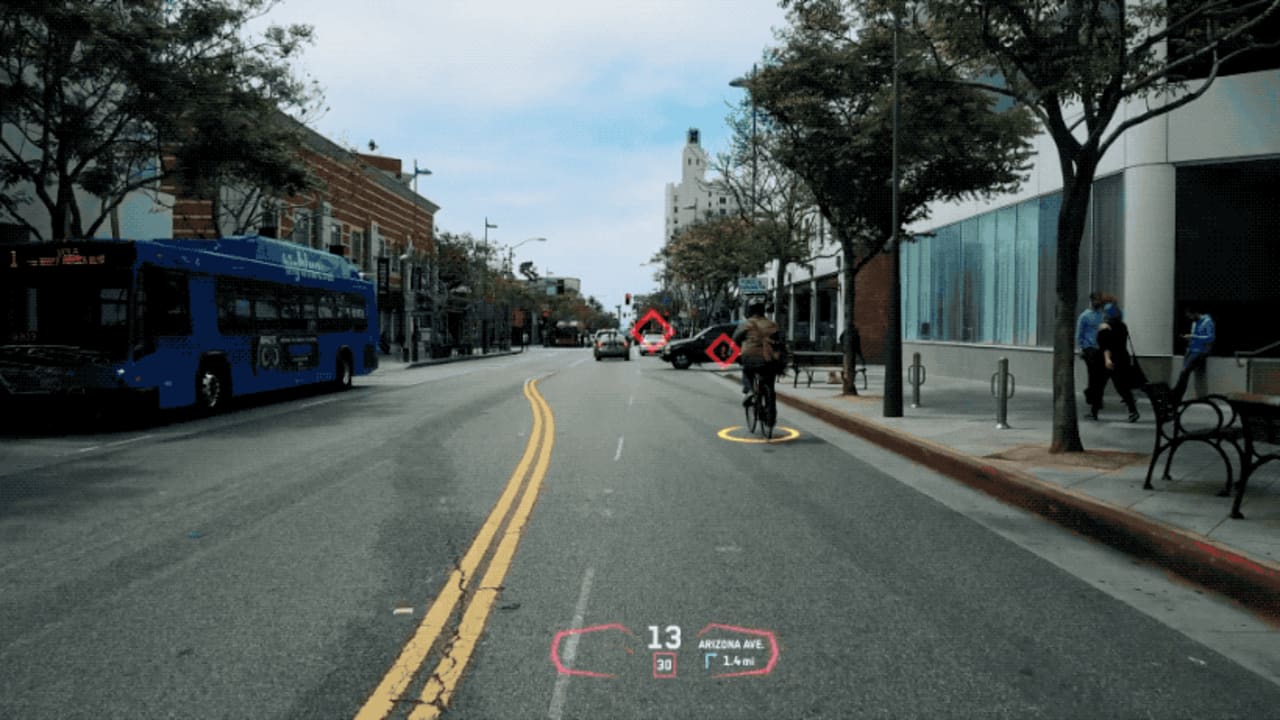Select the yellow ring marker under the cyclist
Viewport: 1280px width, 720px height.
[758, 434]
